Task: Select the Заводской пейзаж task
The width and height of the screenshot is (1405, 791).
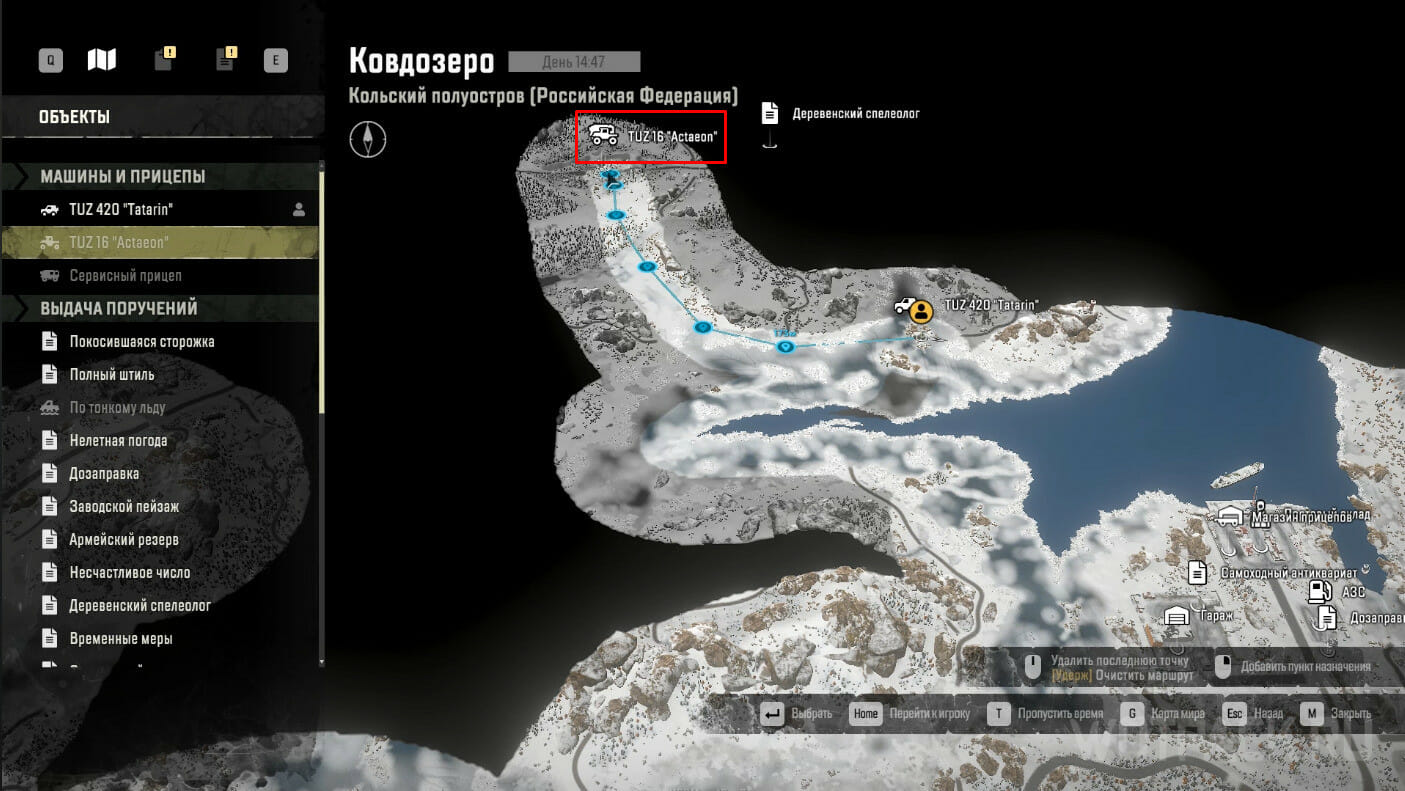Action: [x=124, y=506]
